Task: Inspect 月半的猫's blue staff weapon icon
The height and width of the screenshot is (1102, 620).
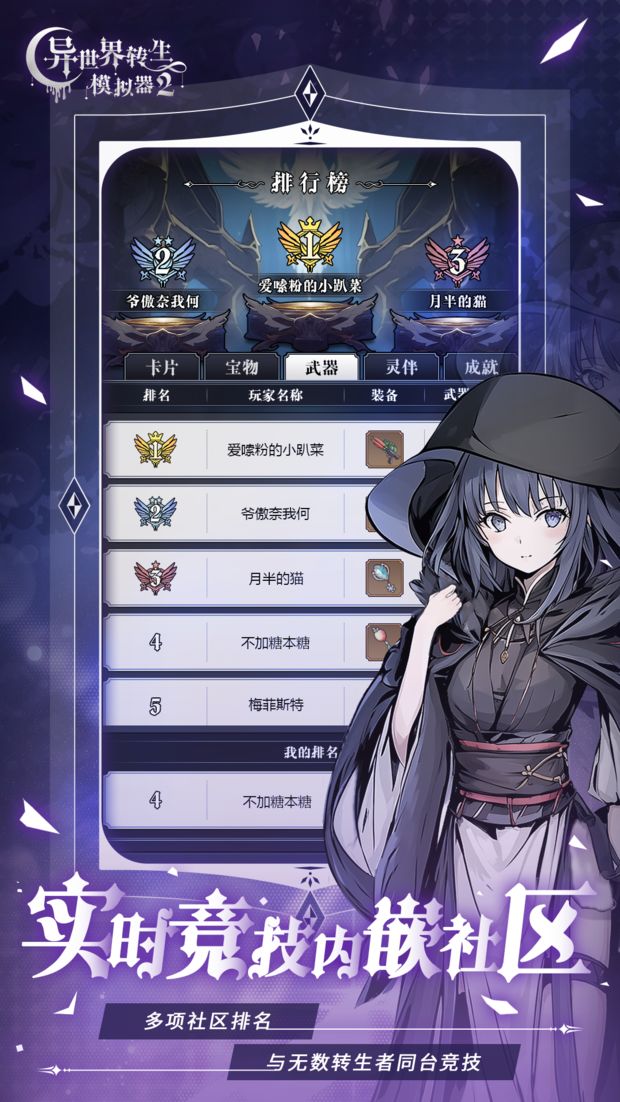Action: point(384,577)
